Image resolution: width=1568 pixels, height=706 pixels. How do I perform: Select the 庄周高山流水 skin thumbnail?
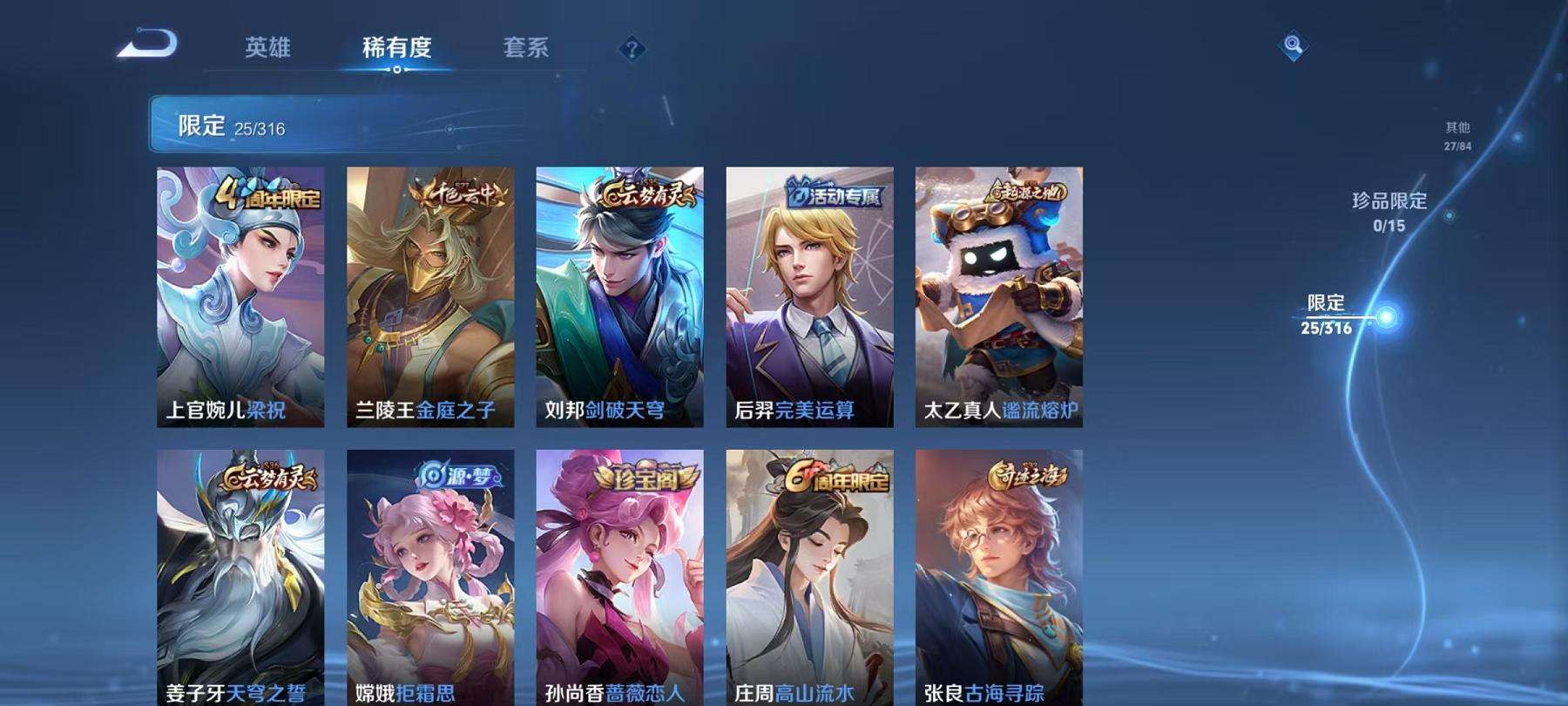[x=810, y=575]
